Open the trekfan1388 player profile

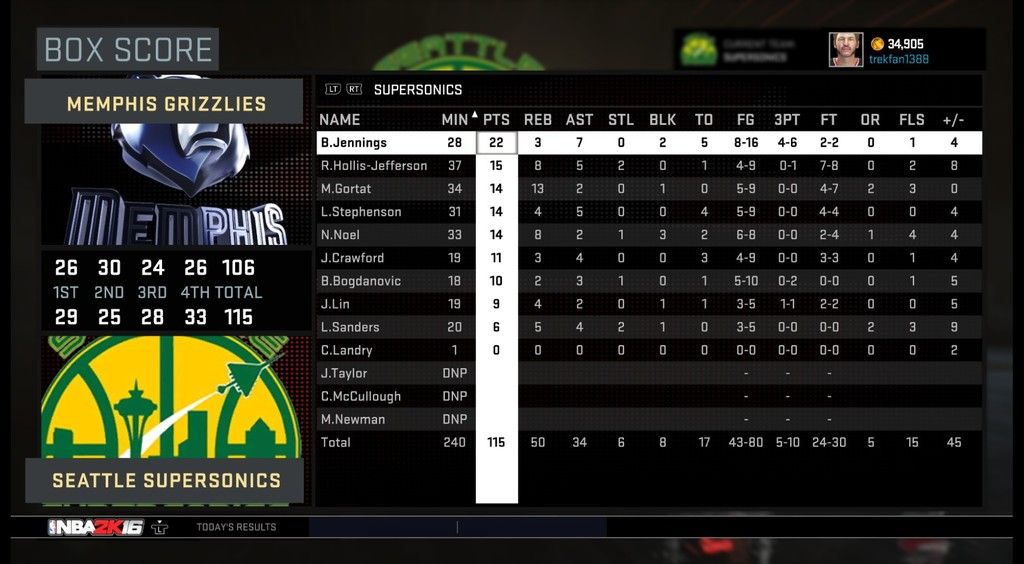pyautogui.click(x=898, y=60)
